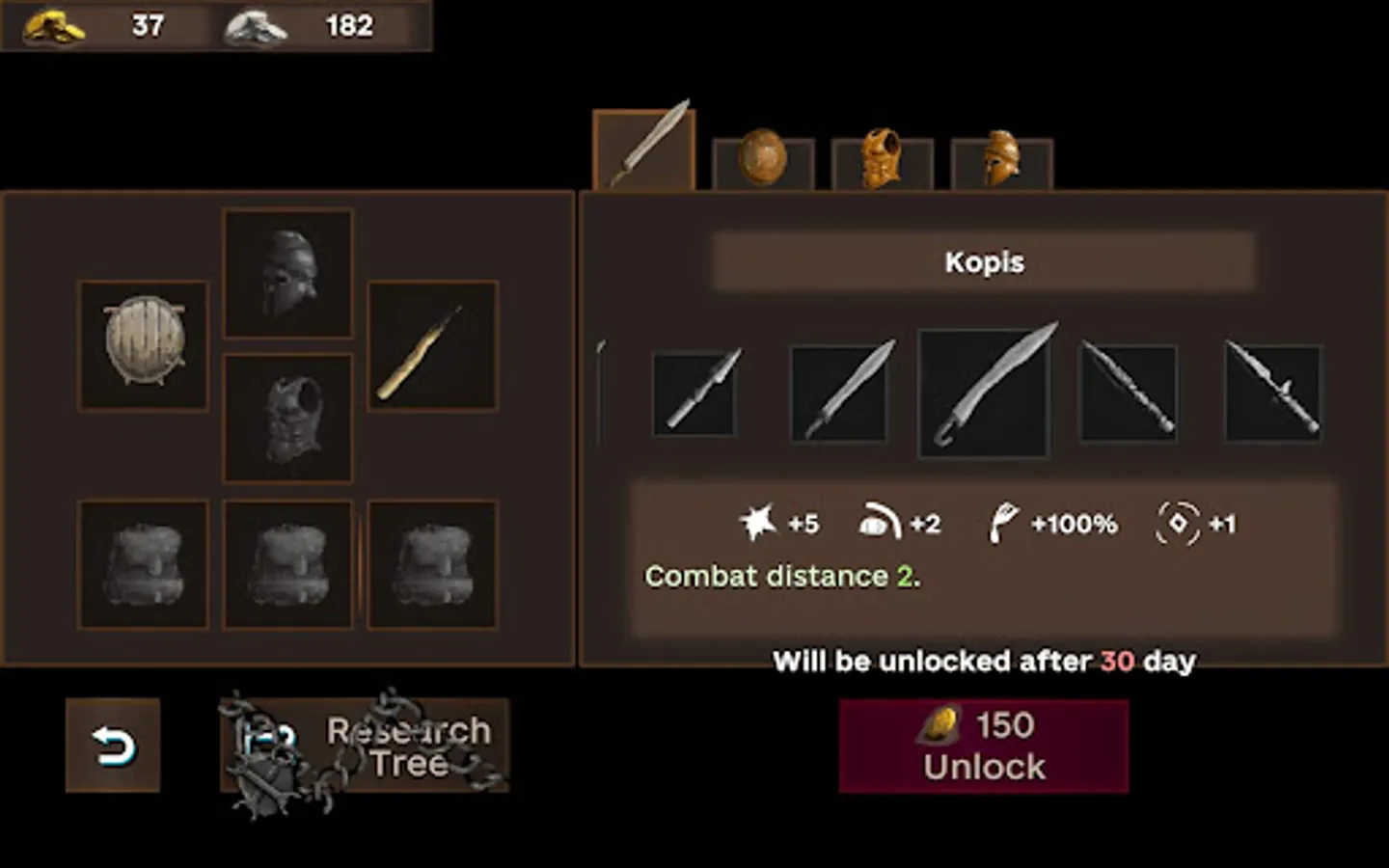Viewport: 1389px width, 868px height.
Task: Select the golden sword equipment slot
Action: tap(431, 344)
